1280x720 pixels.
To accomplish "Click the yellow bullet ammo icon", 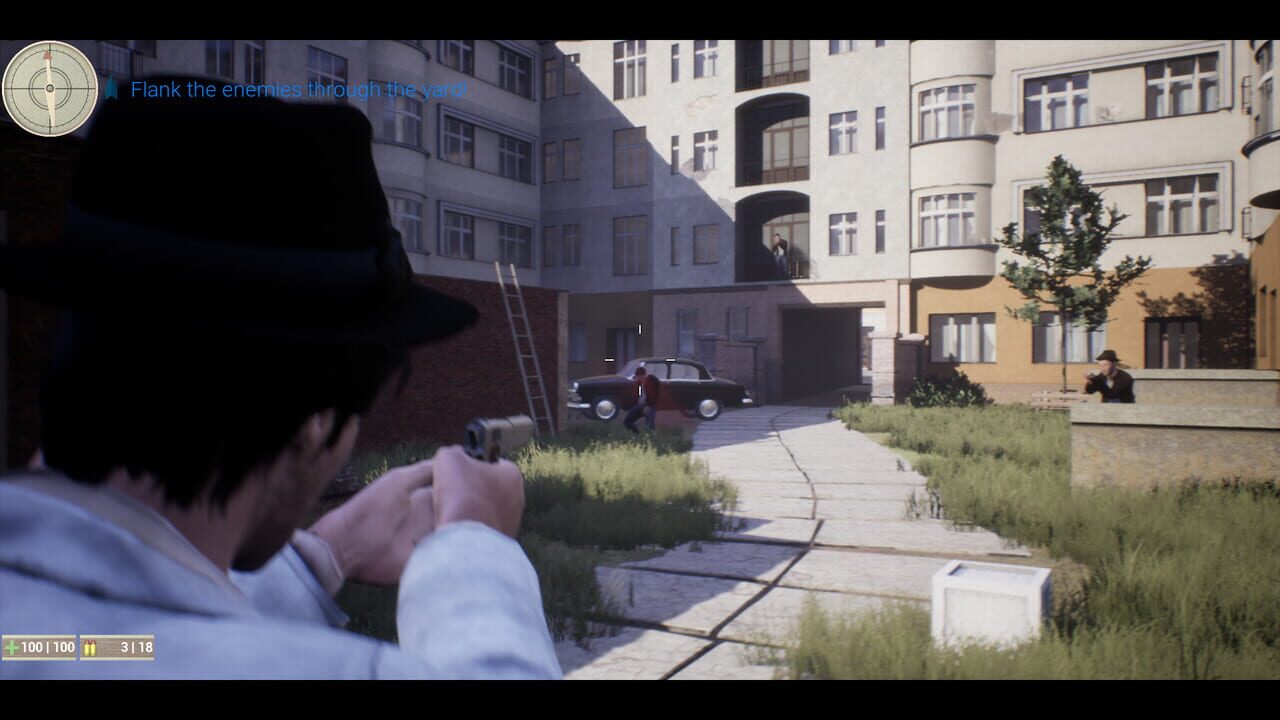I will point(91,647).
